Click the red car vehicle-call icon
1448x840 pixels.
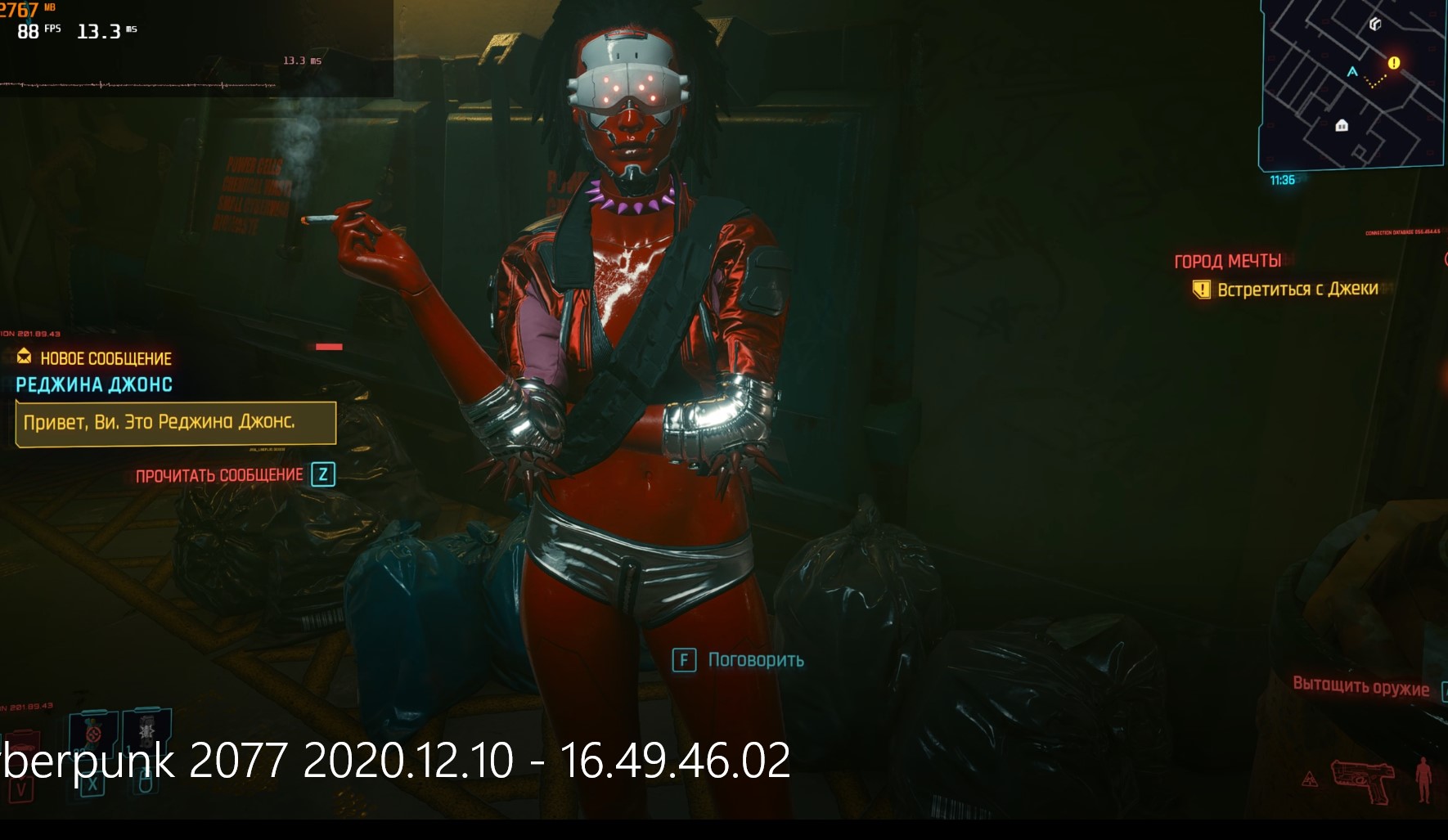coord(20,750)
